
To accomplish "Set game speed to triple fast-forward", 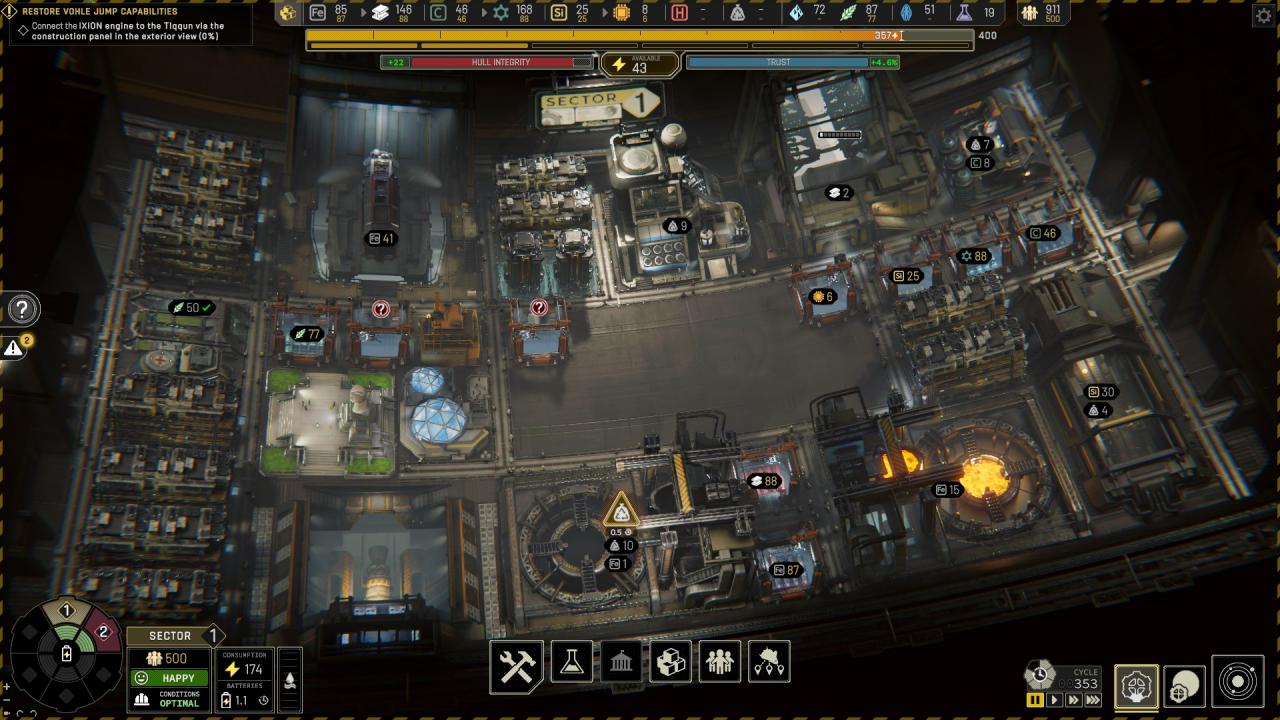I will [x=1093, y=701].
